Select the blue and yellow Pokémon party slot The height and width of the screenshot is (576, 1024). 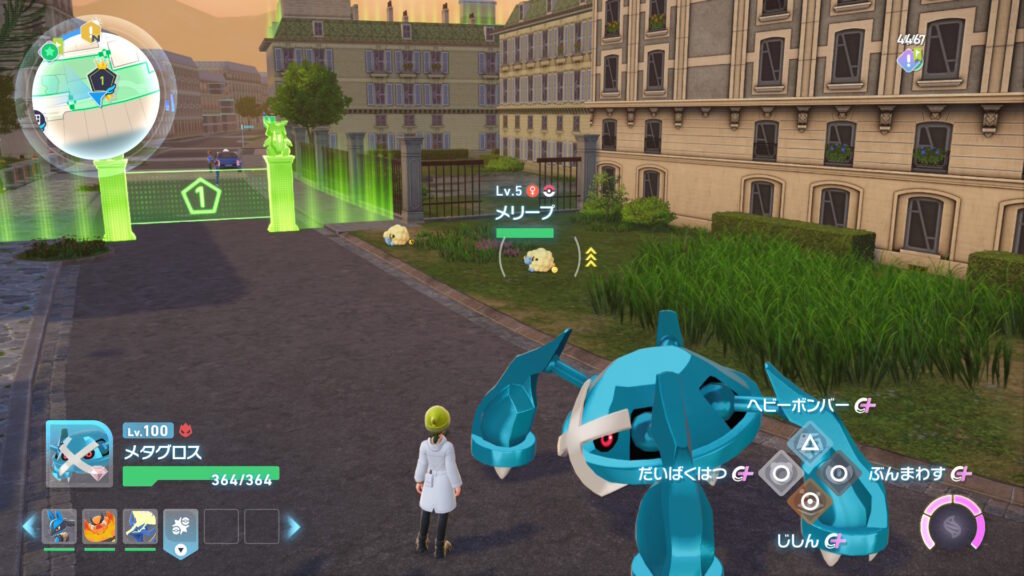[x=140, y=525]
